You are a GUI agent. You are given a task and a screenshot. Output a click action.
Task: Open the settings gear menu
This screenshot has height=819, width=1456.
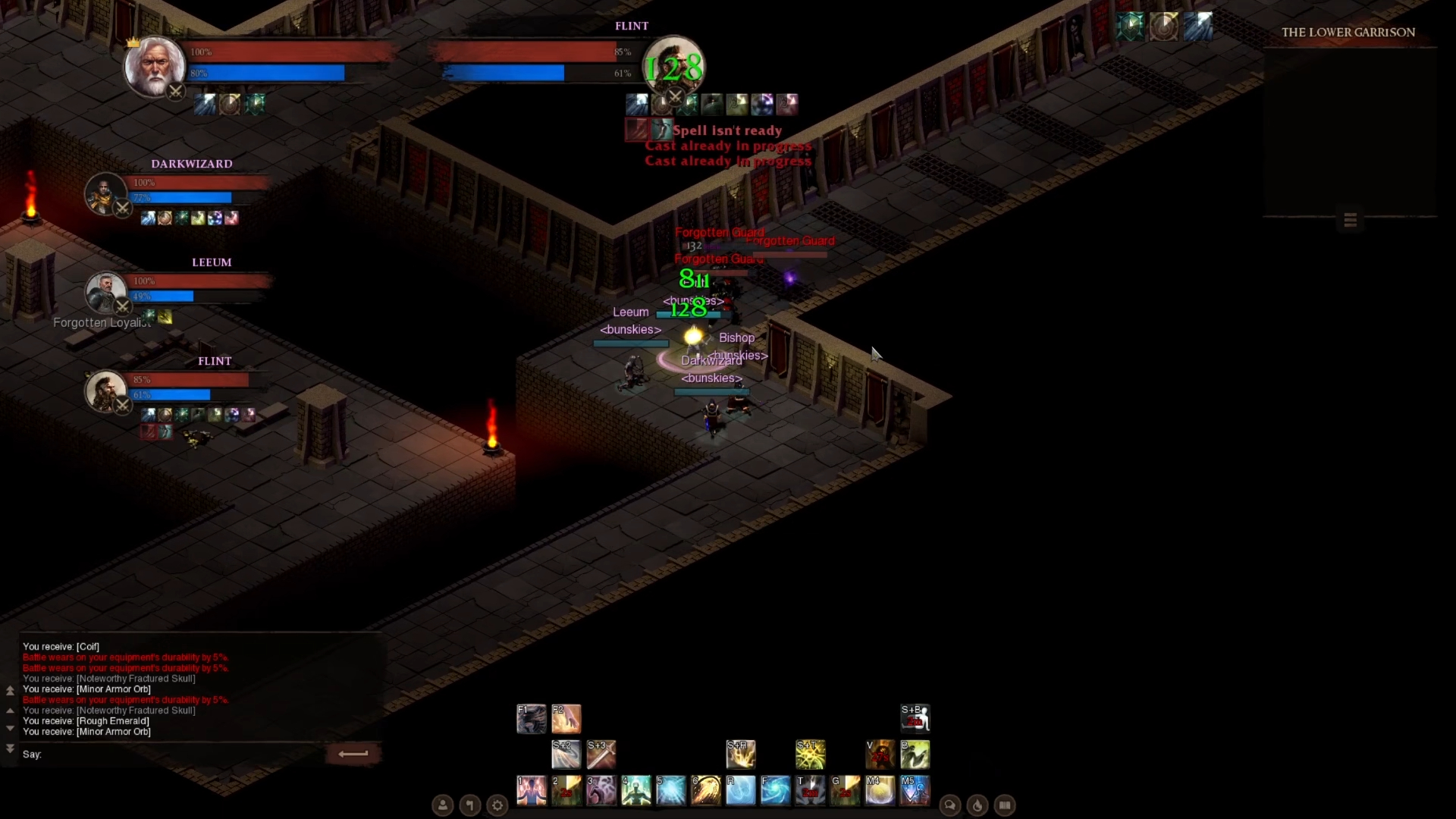pyautogui.click(x=497, y=805)
